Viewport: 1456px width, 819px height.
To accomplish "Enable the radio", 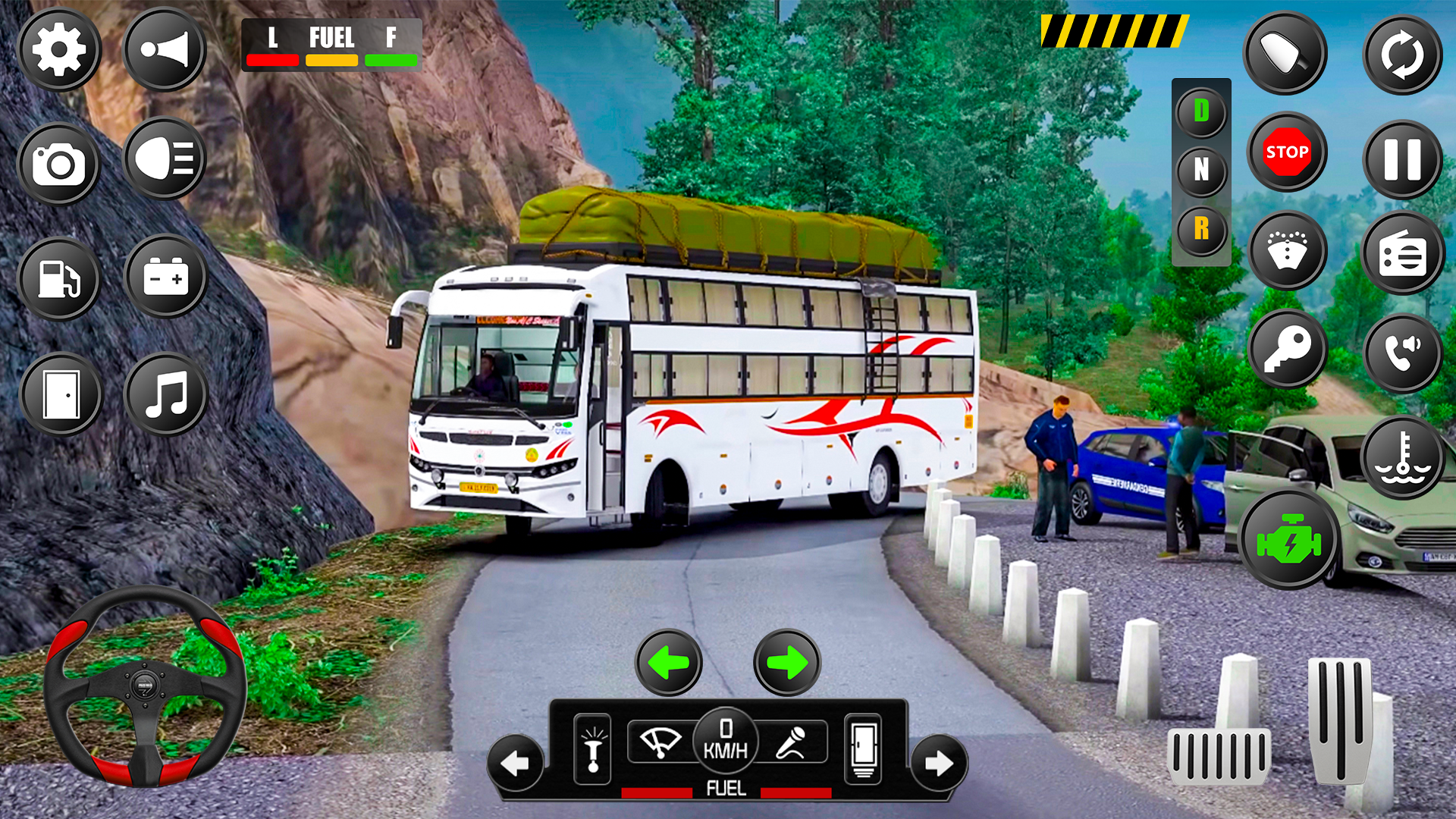I will (x=1402, y=250).
